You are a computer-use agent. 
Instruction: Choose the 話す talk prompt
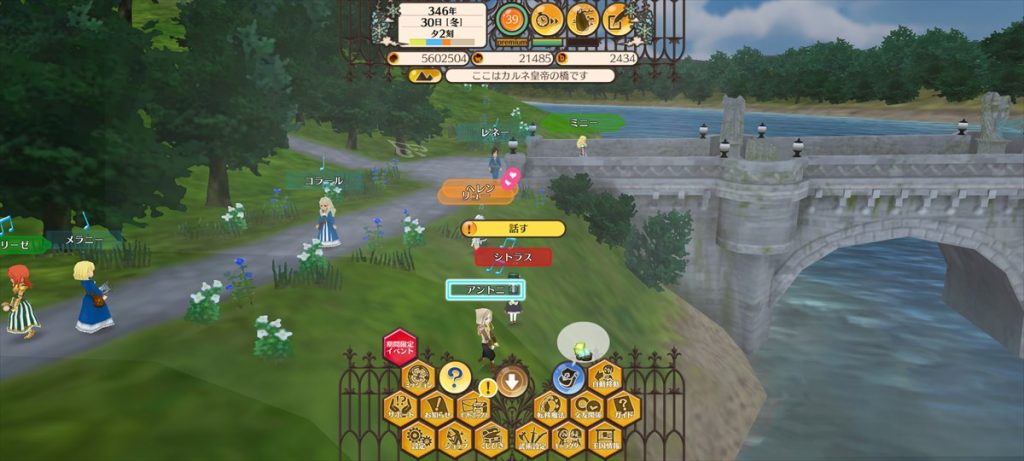pyautogui.click(x=514, y=229)
